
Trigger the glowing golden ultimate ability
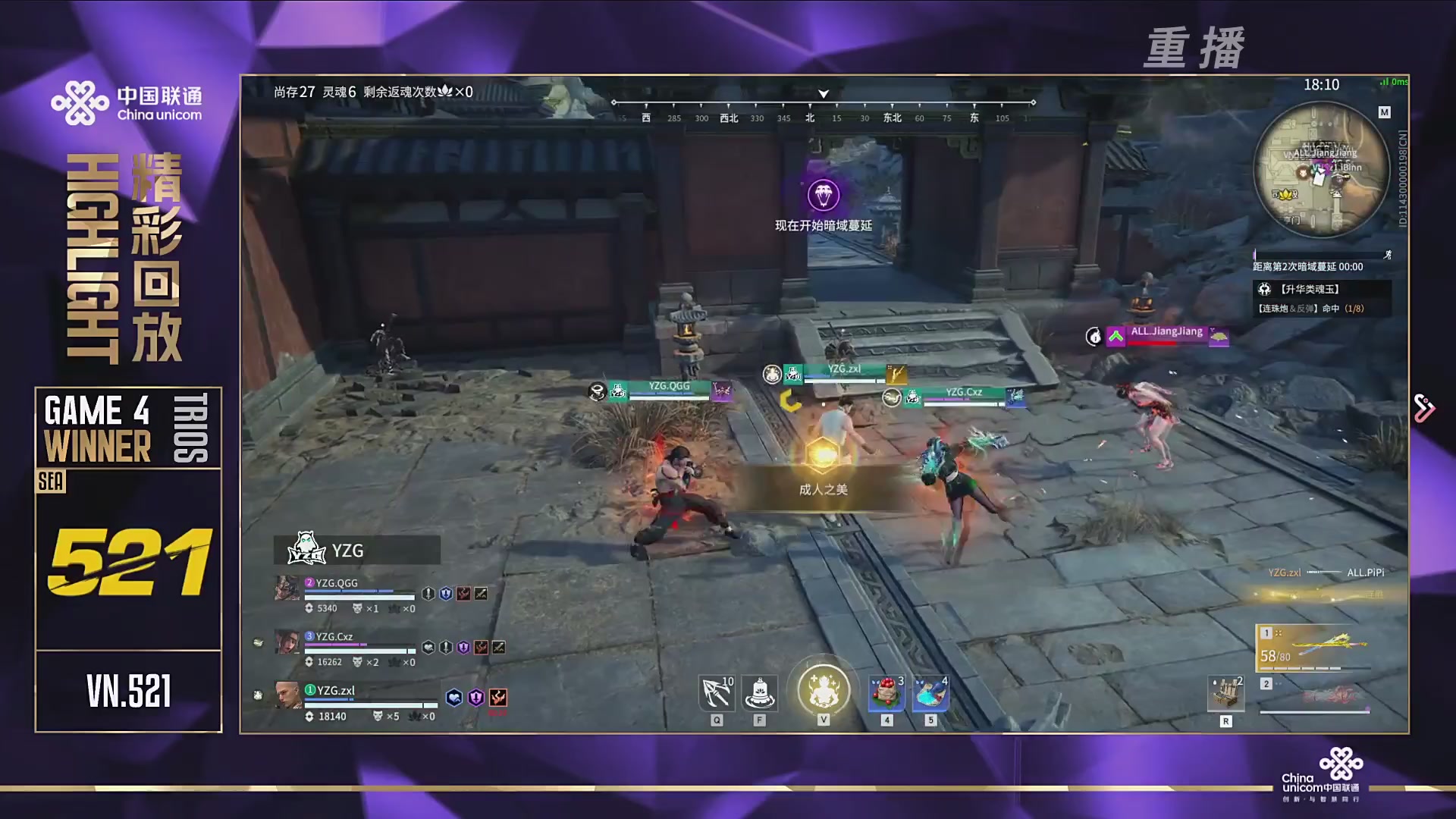[x=823, y=690]
